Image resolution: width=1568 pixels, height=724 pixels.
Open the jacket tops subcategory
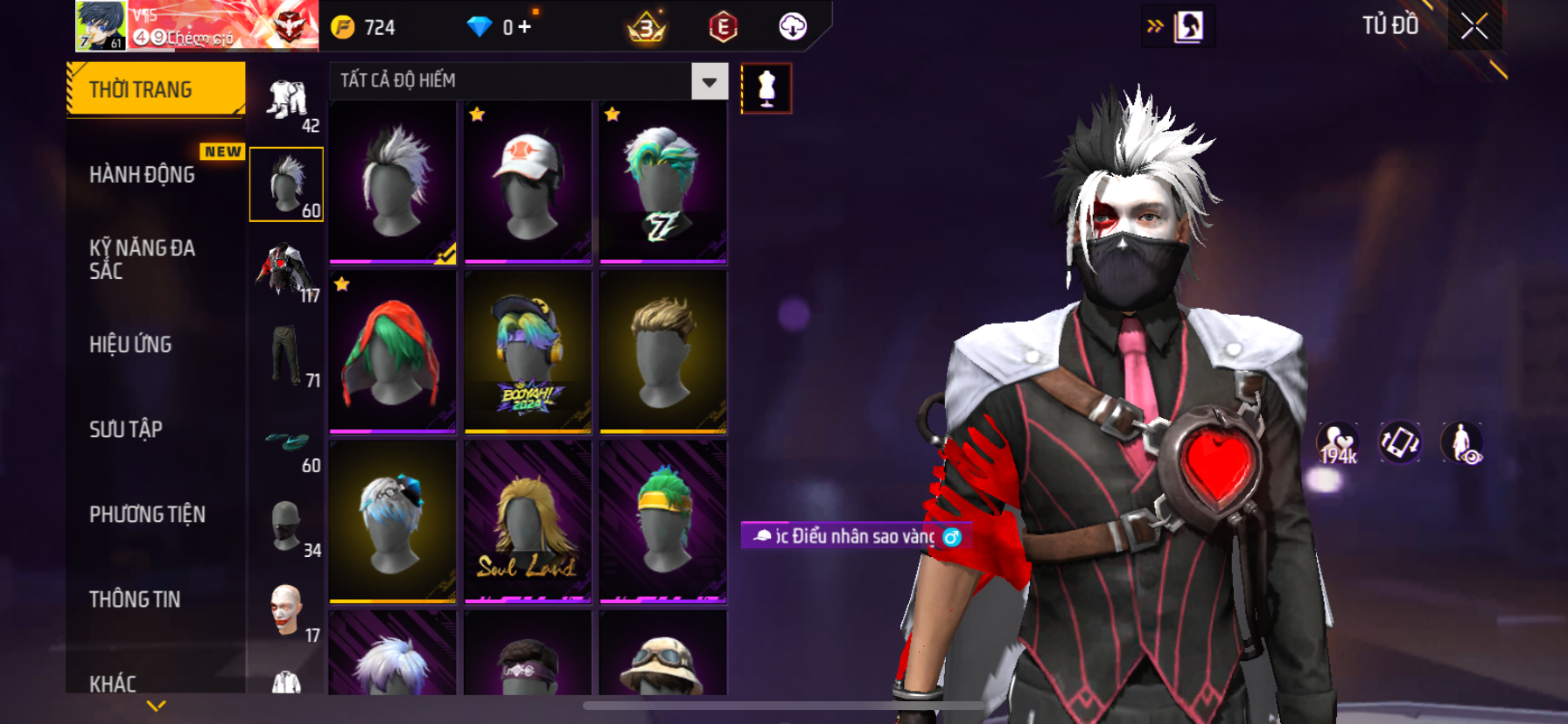(x=287, y=271)
